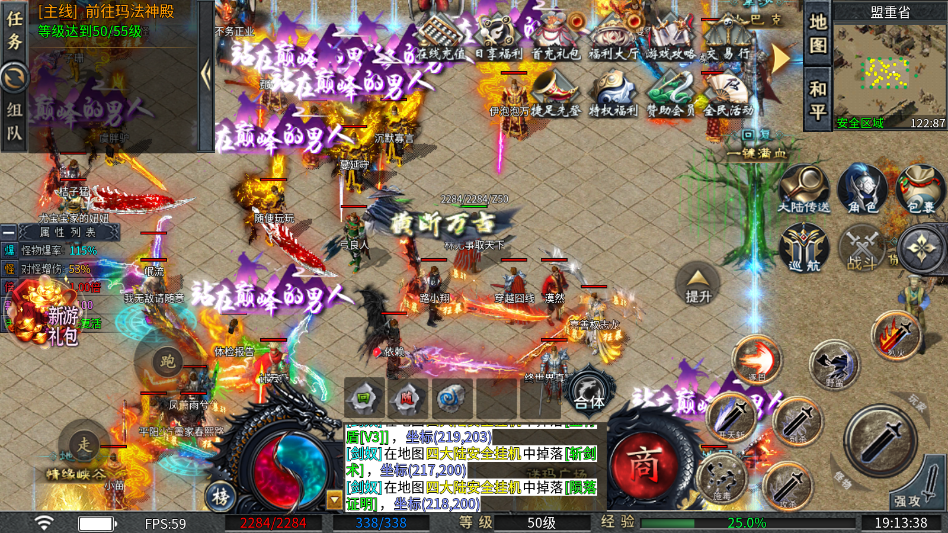Open the 包裹 bag inventory

[920, 191]
